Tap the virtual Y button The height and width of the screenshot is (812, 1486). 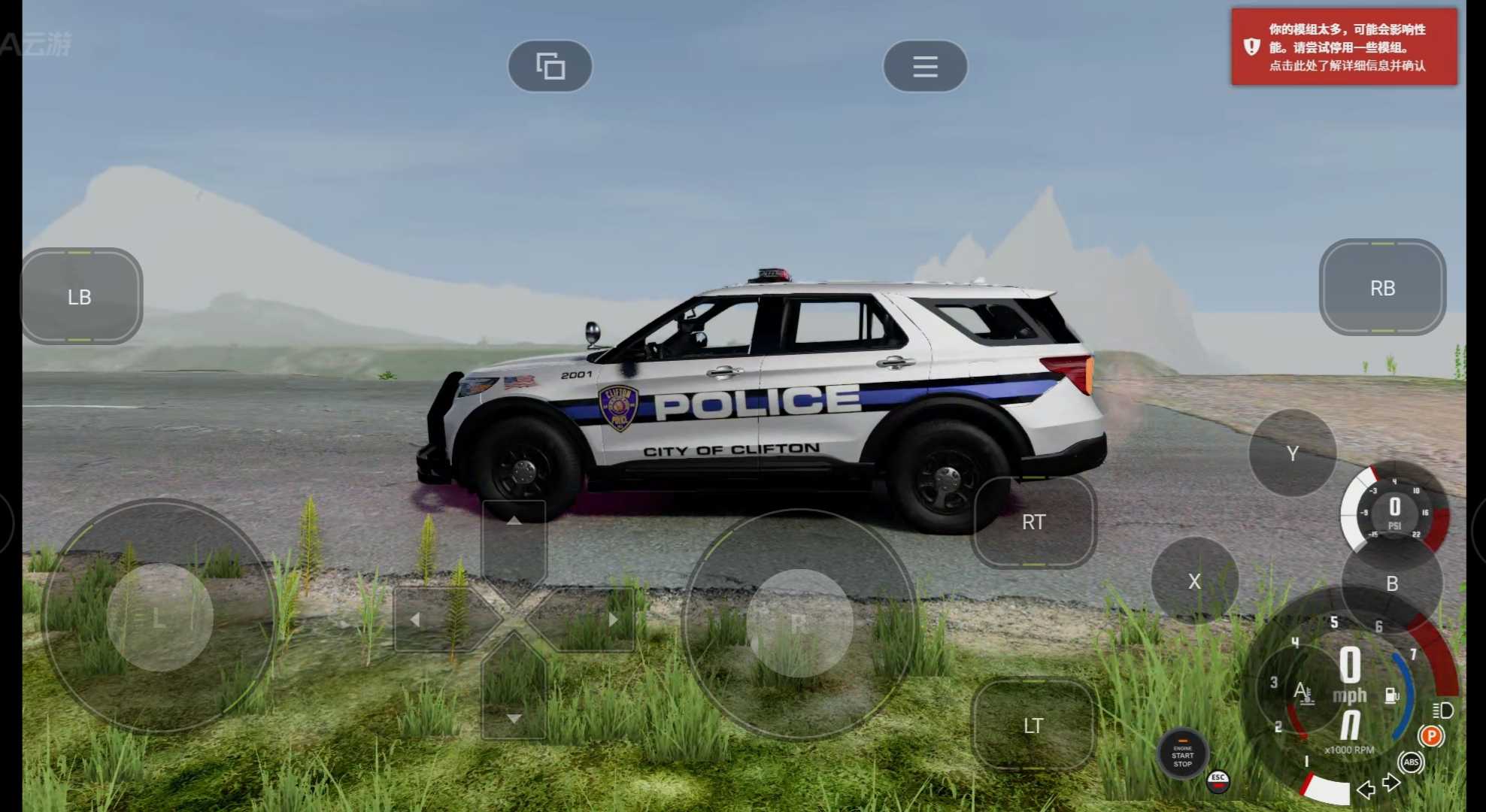tap(1292, 453)
